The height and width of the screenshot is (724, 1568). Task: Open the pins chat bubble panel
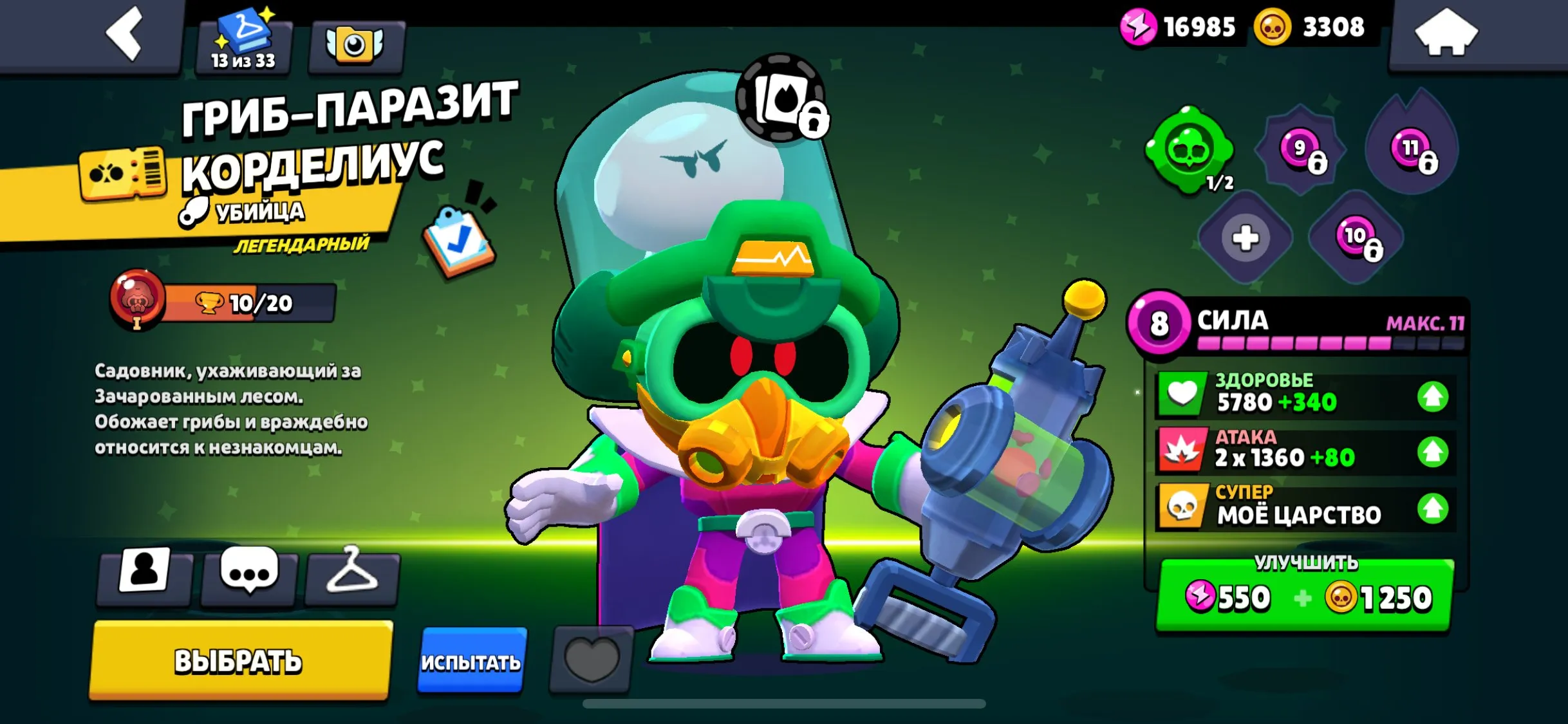coord(250,578)
